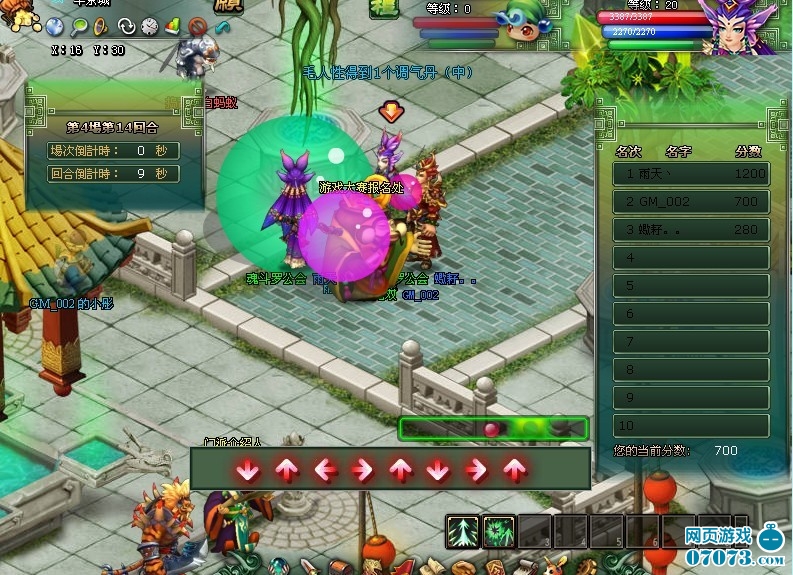Open the magnifying glass search icon
The image size is (793, 575).
point(78,26)
